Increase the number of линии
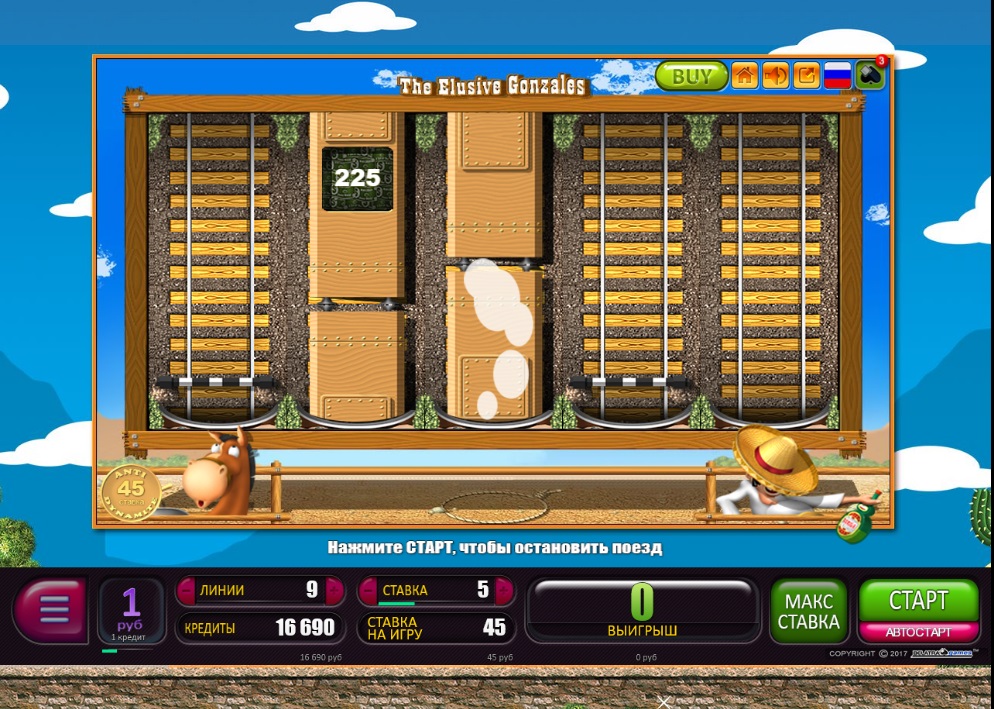The image size is (994, 709). tap(334, 590)
